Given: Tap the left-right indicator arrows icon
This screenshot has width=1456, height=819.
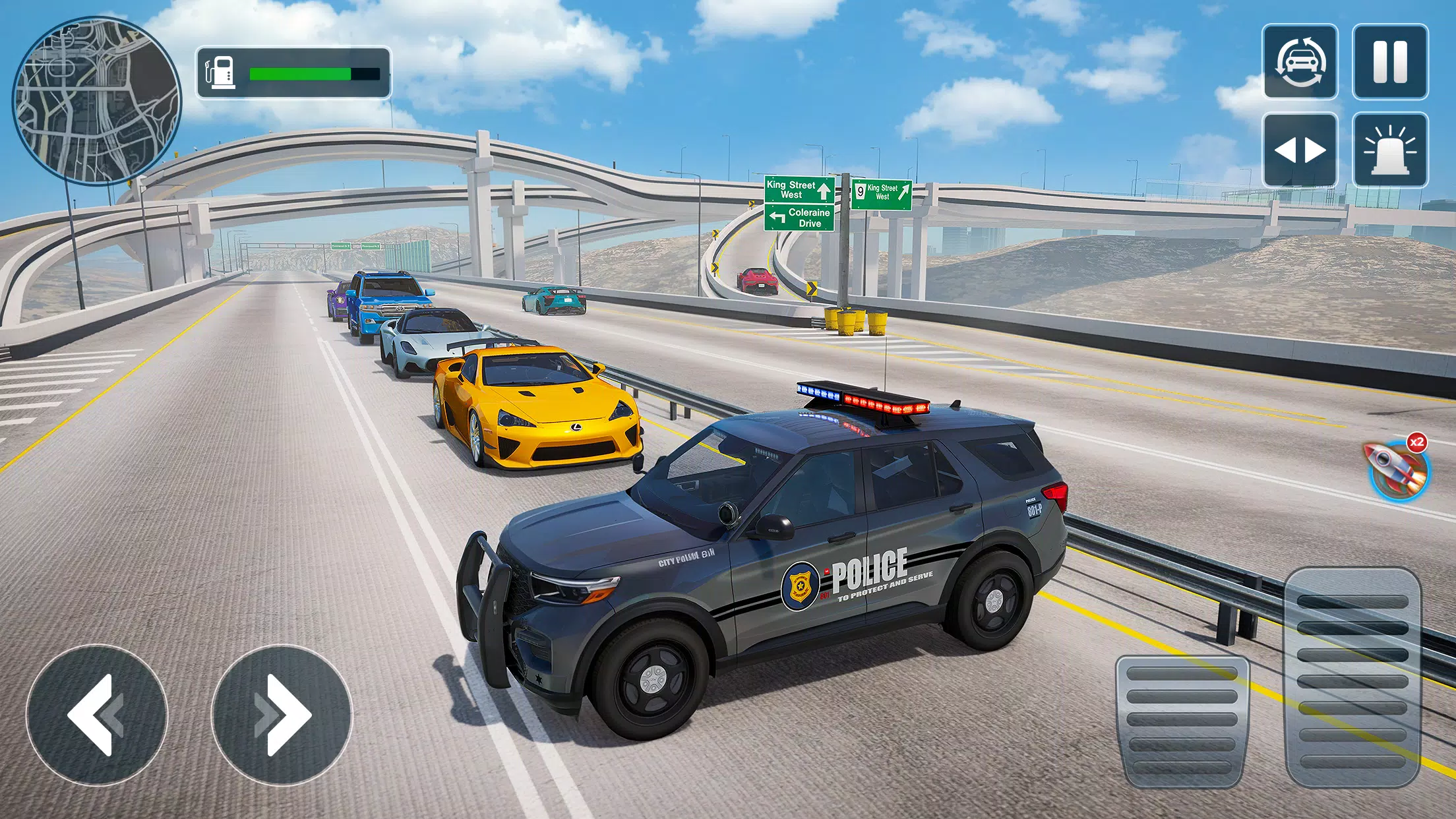Looking at the screenshot, I should (x=1300, y=149).
